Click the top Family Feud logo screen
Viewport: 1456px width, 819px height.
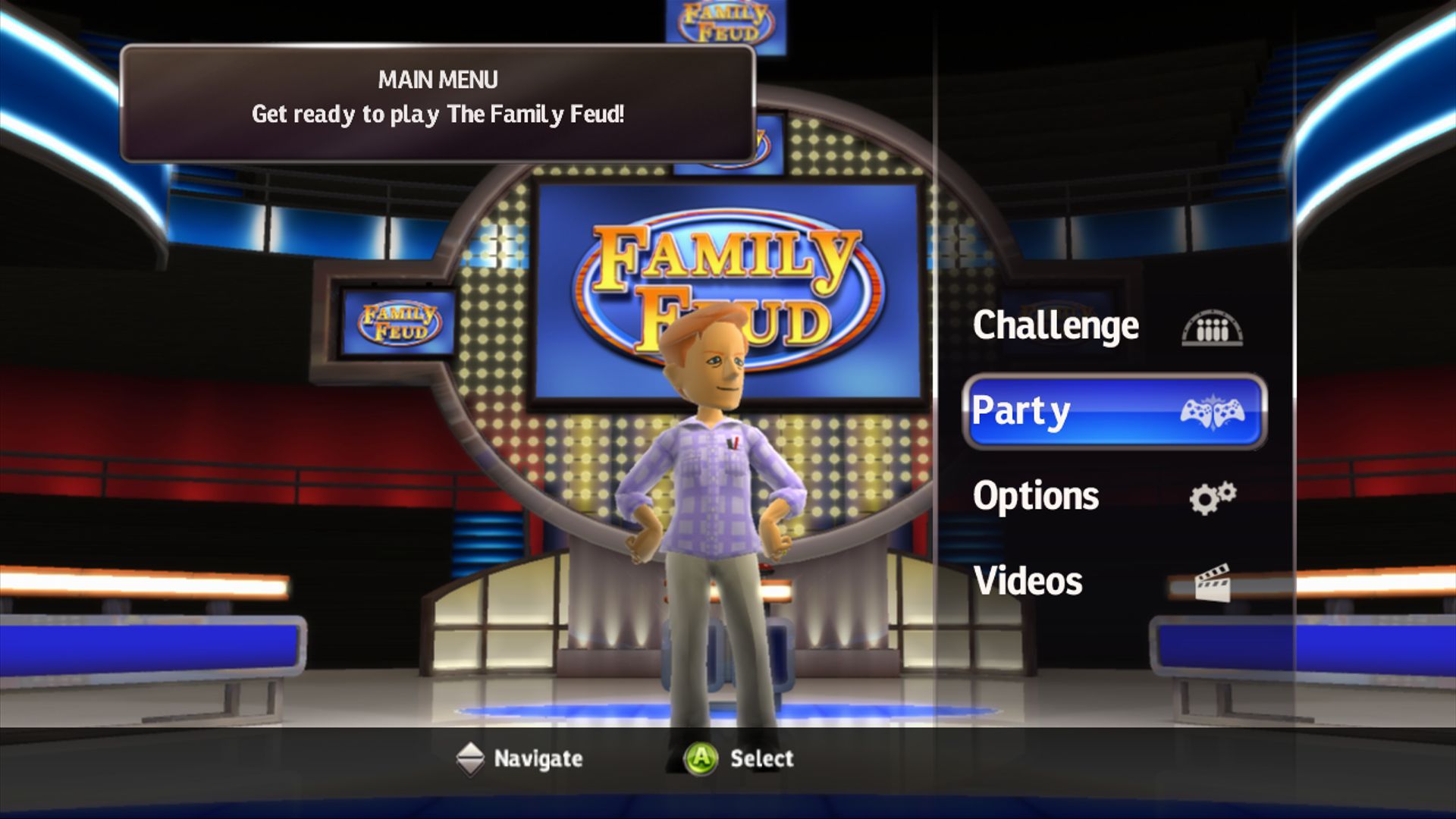pos(722,21)
